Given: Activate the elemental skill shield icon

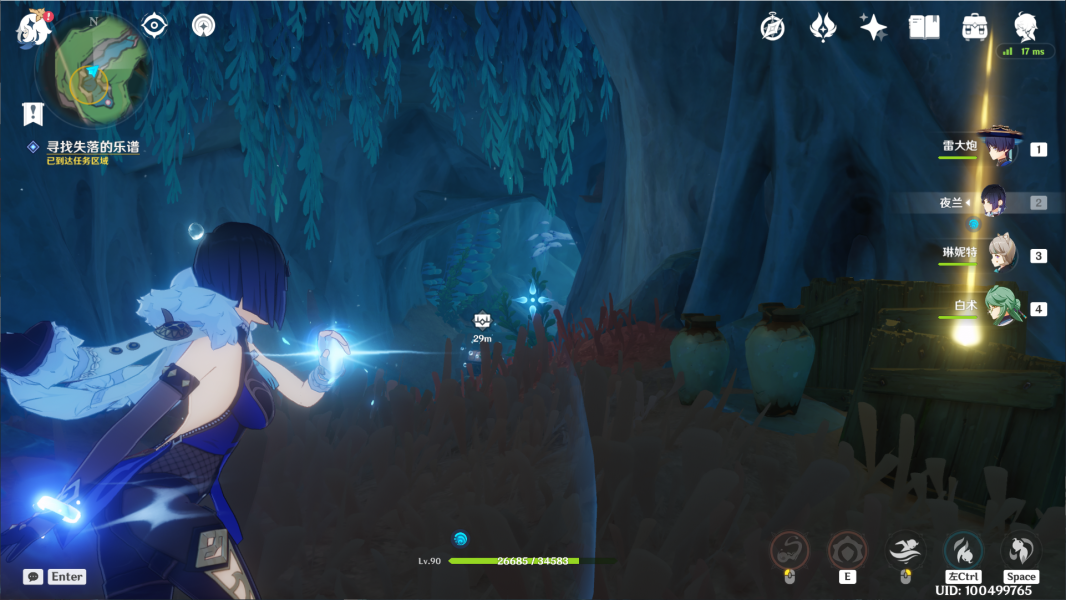Looking at the screenshot, I should click(x=847, y=550).
